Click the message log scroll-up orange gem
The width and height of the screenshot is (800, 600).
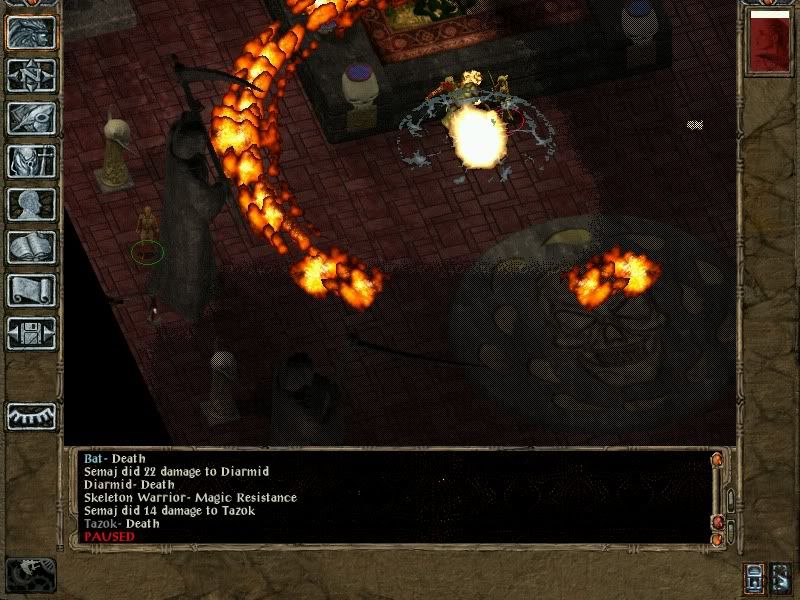point(716,460)
